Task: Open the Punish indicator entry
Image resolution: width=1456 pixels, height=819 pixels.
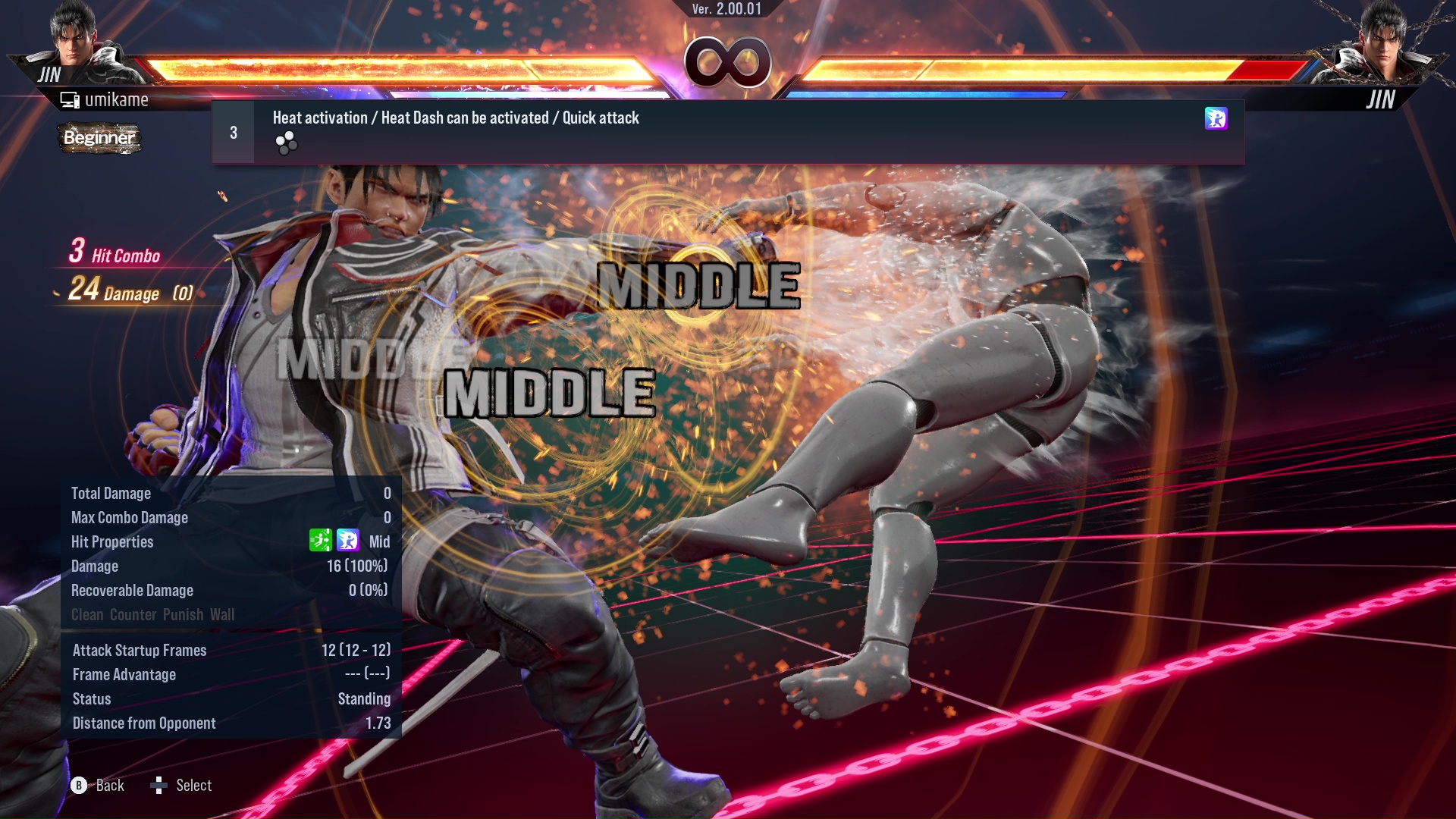Action: (184, 614)
